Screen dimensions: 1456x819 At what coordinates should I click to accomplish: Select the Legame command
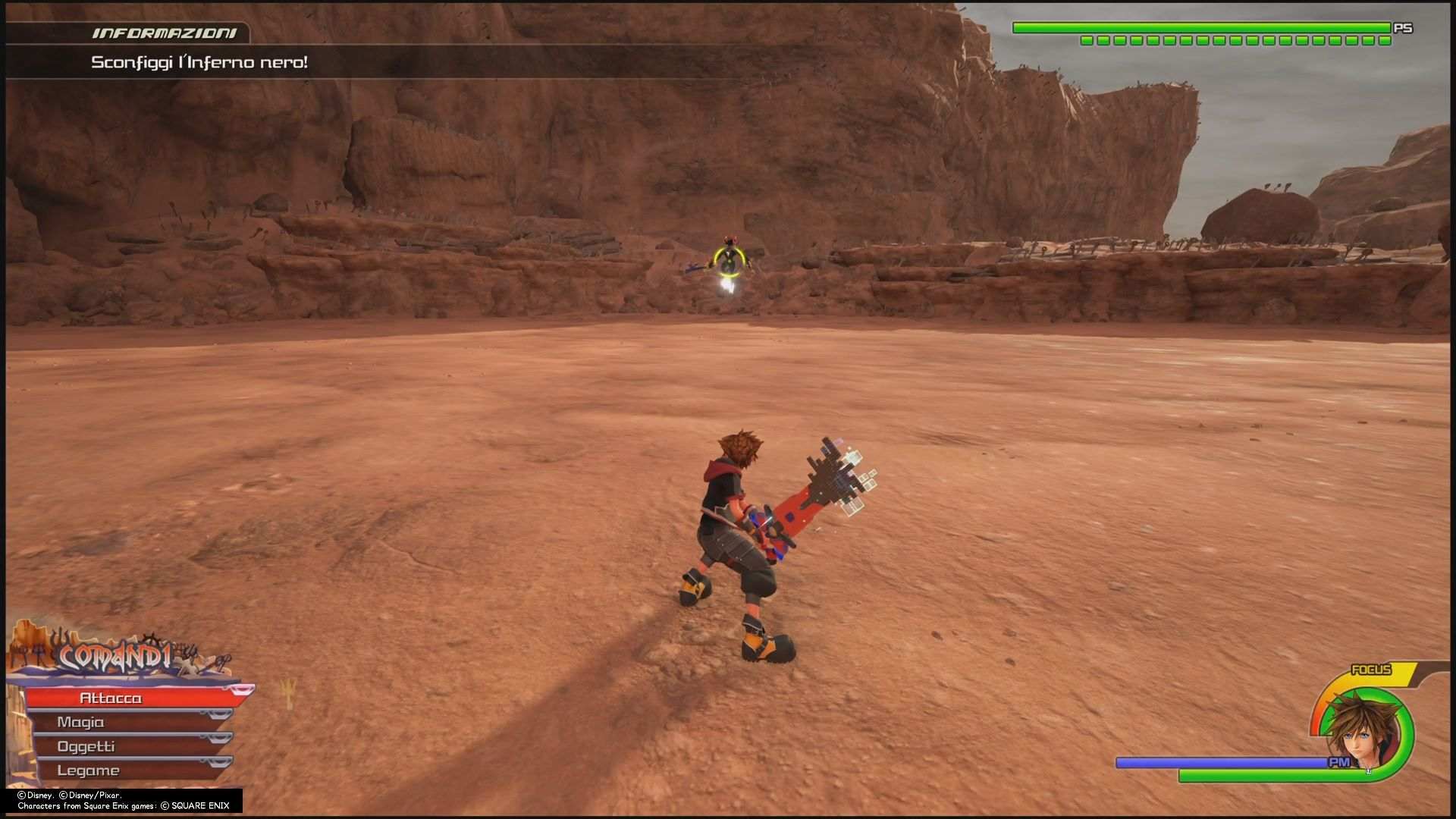click(x=89, y=770)
